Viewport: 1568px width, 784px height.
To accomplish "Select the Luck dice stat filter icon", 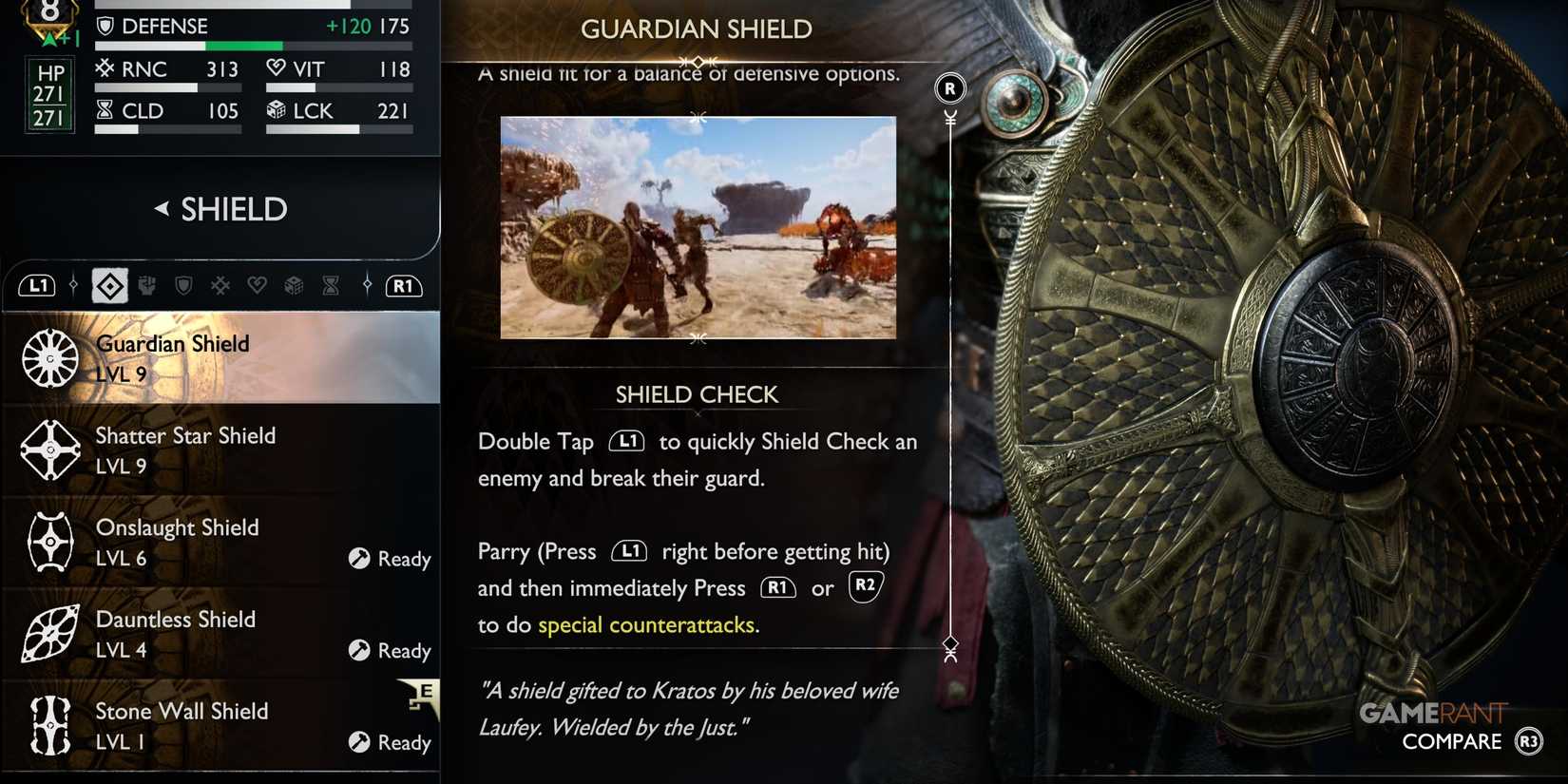I will pyautogui.click(x=295, y=285).
